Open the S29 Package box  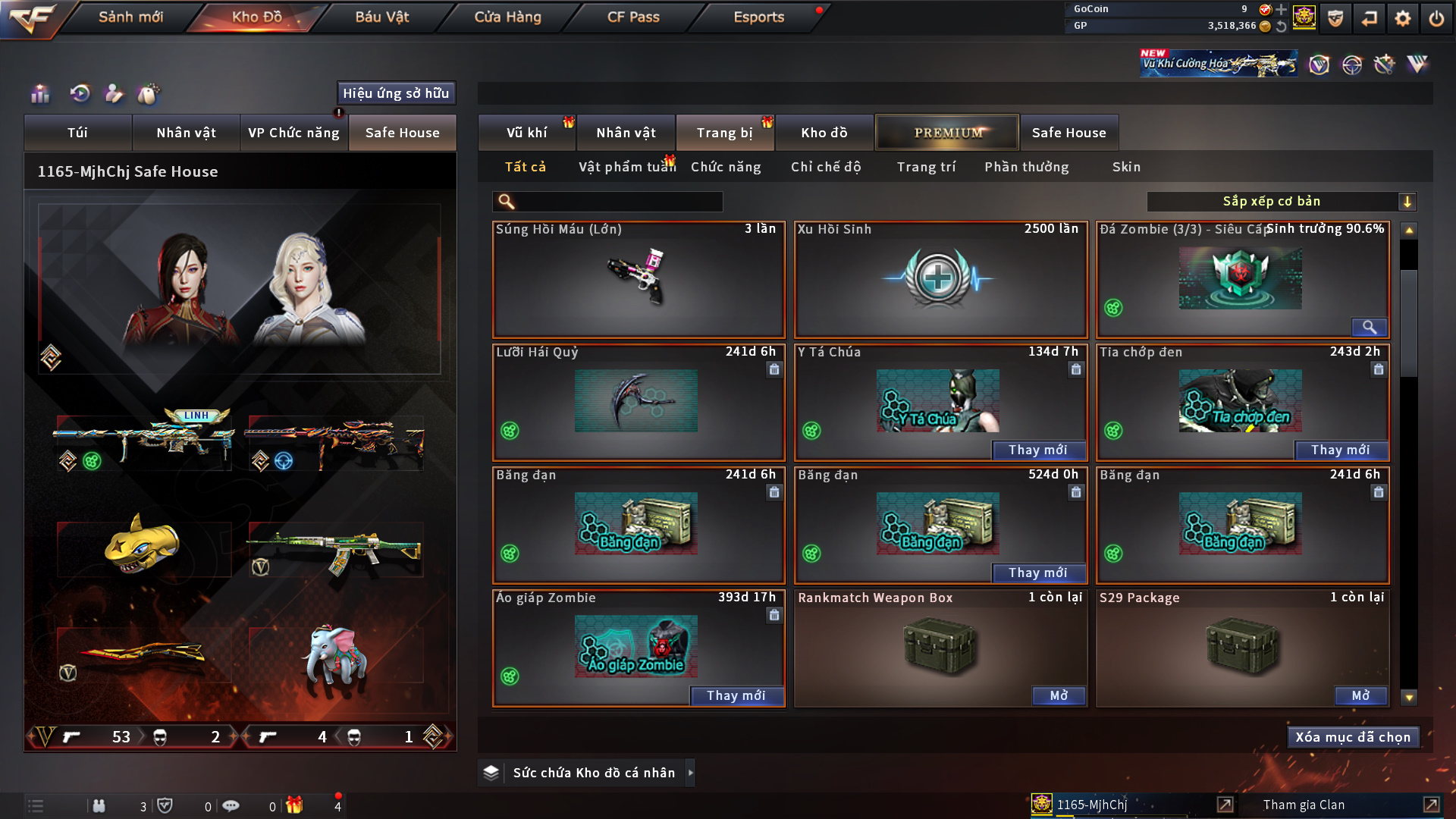tap(1360, 696)
